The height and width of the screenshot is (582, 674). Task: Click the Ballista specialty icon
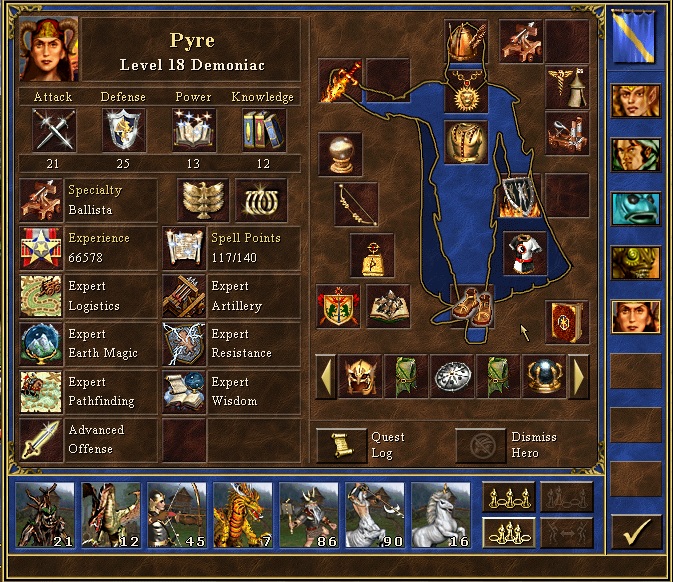tap(41, 199)
